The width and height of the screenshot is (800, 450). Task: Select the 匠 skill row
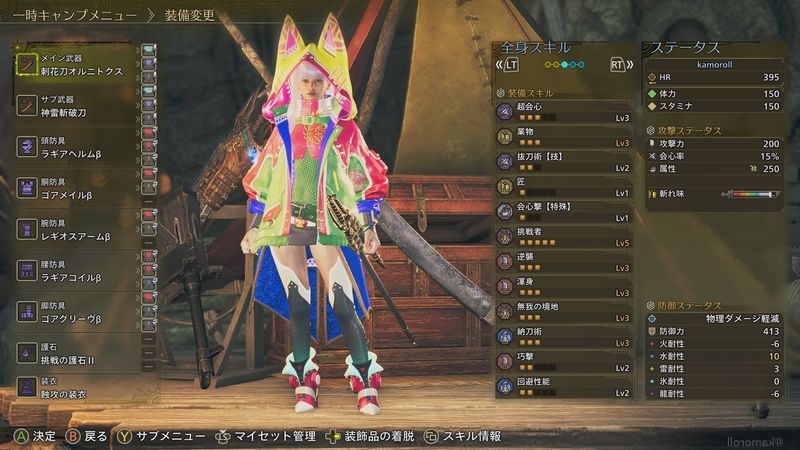[565, 186]
